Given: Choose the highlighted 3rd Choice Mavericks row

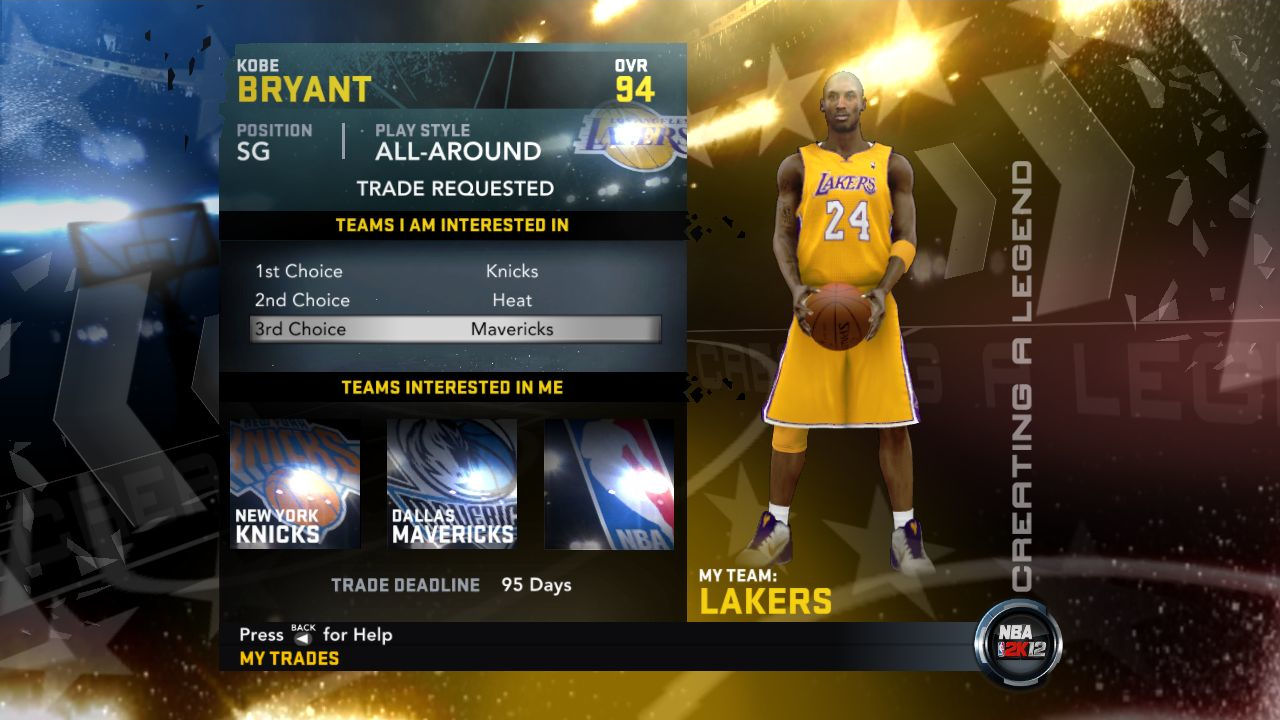Looking at the screenshot, I should coord(455,329).
